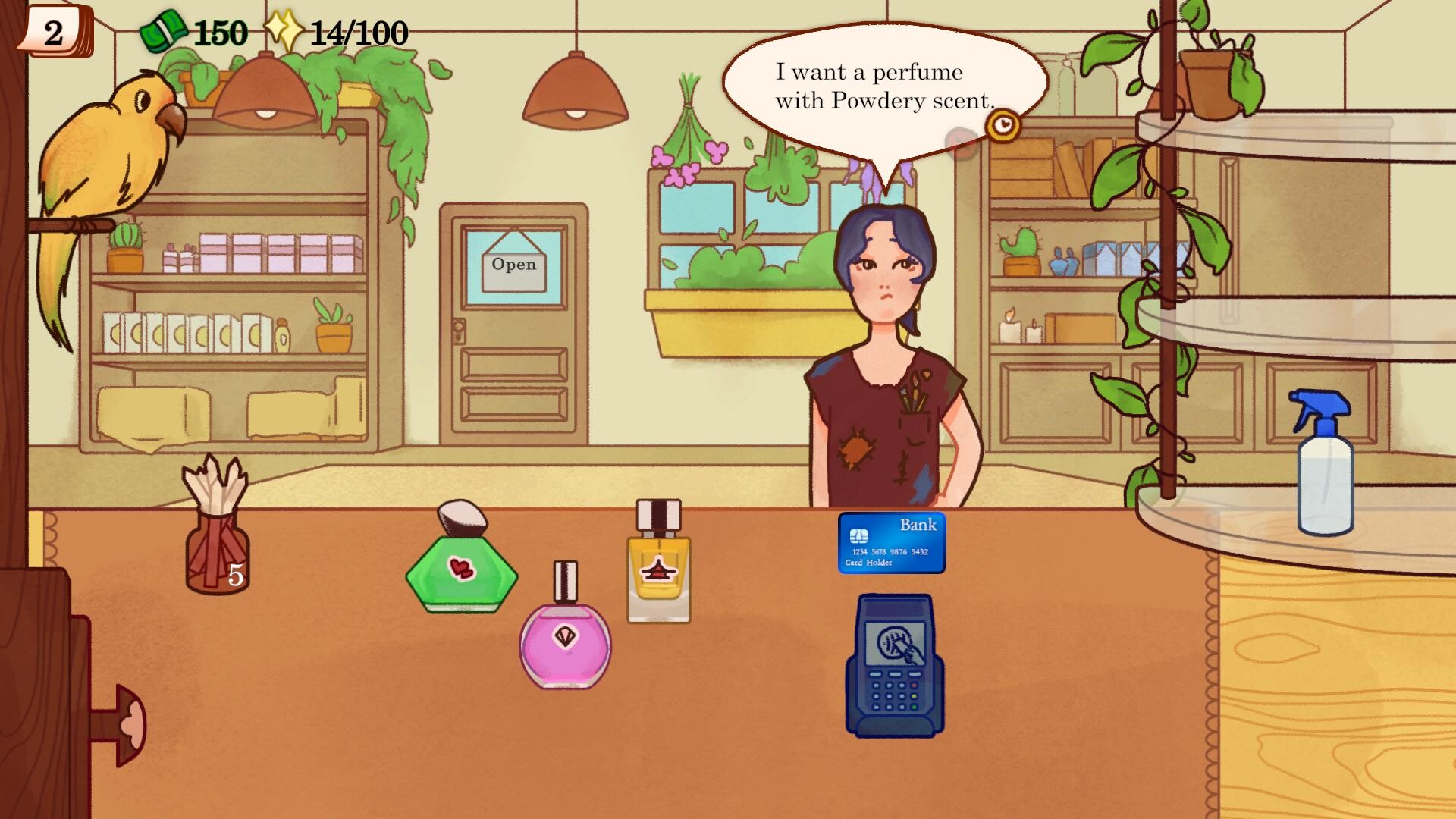
Task: Click the 14/100 progress counter
Action: point(356,32)
